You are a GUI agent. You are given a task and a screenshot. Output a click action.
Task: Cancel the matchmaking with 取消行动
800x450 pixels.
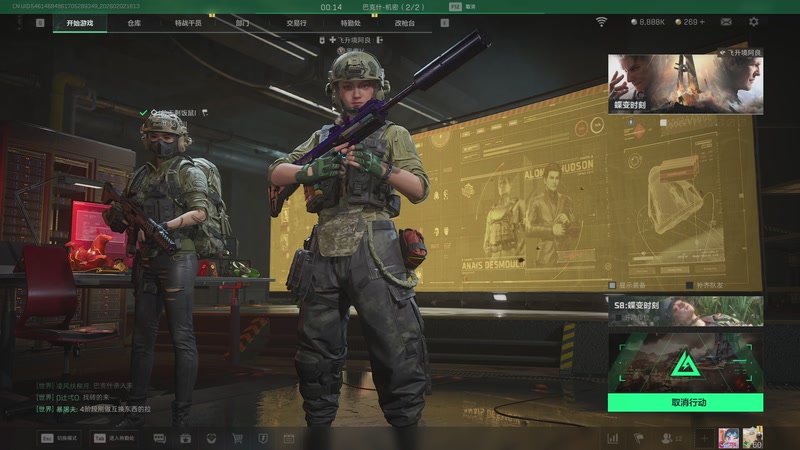pyautogui.click(x=685, y=402)
